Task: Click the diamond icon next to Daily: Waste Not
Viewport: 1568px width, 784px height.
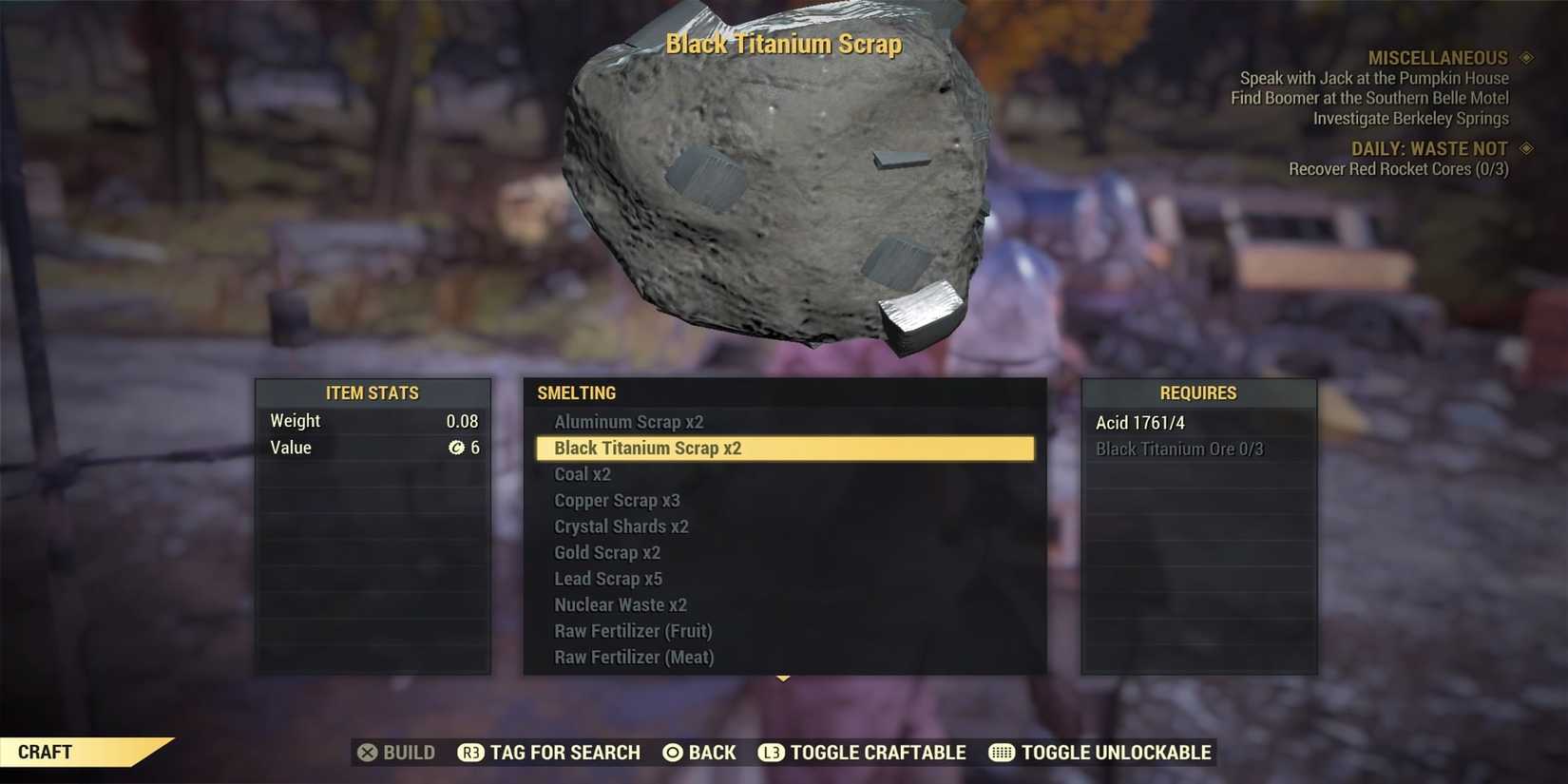Action: [1526, 147]
